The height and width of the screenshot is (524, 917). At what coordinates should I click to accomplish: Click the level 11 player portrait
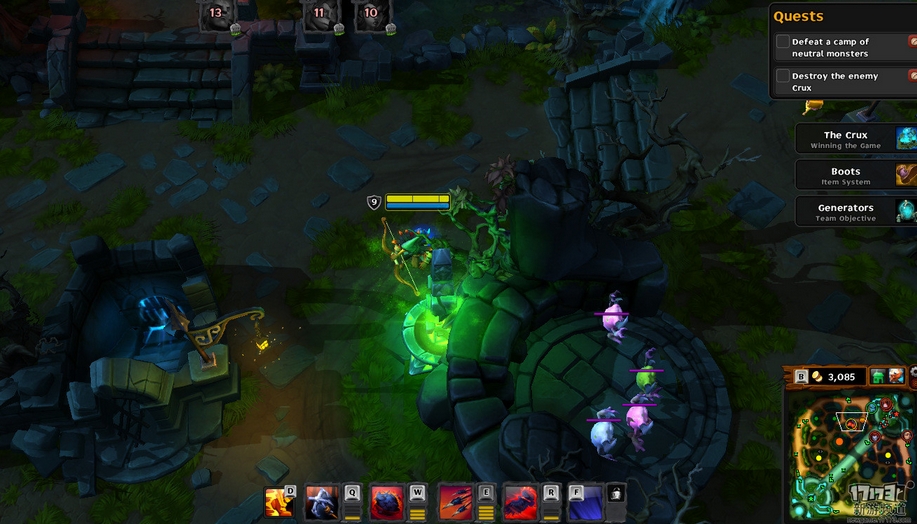319,15
